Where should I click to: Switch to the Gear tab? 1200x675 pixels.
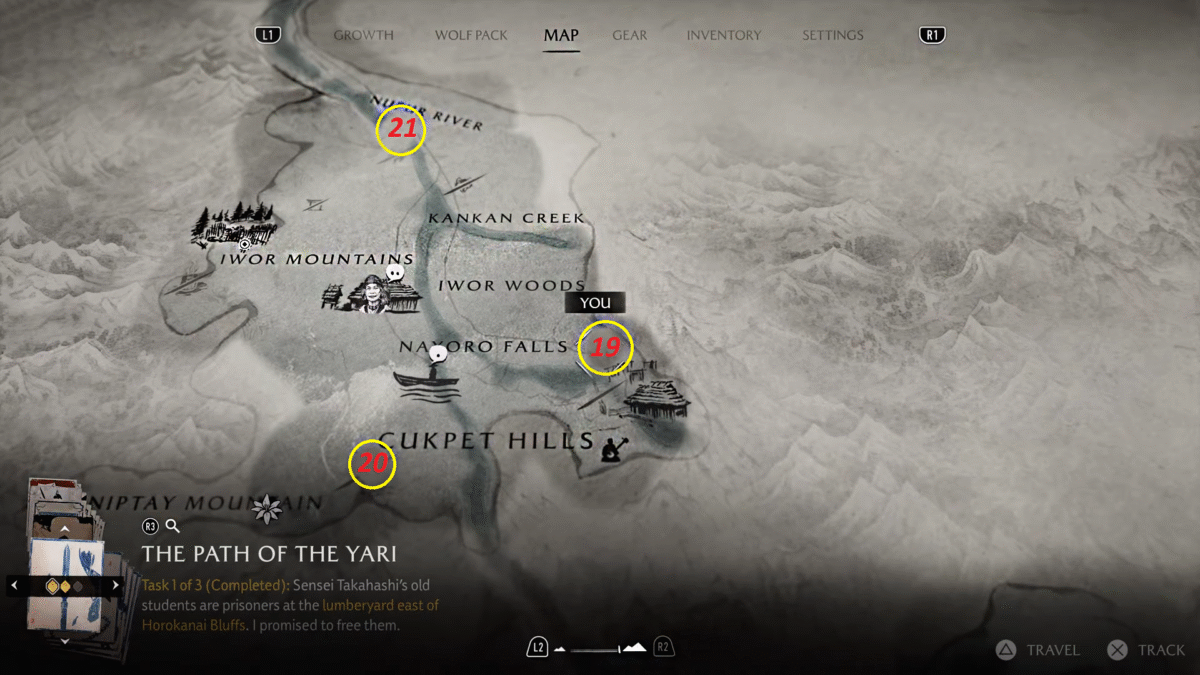pyautogui.click(x=630, y=35)
